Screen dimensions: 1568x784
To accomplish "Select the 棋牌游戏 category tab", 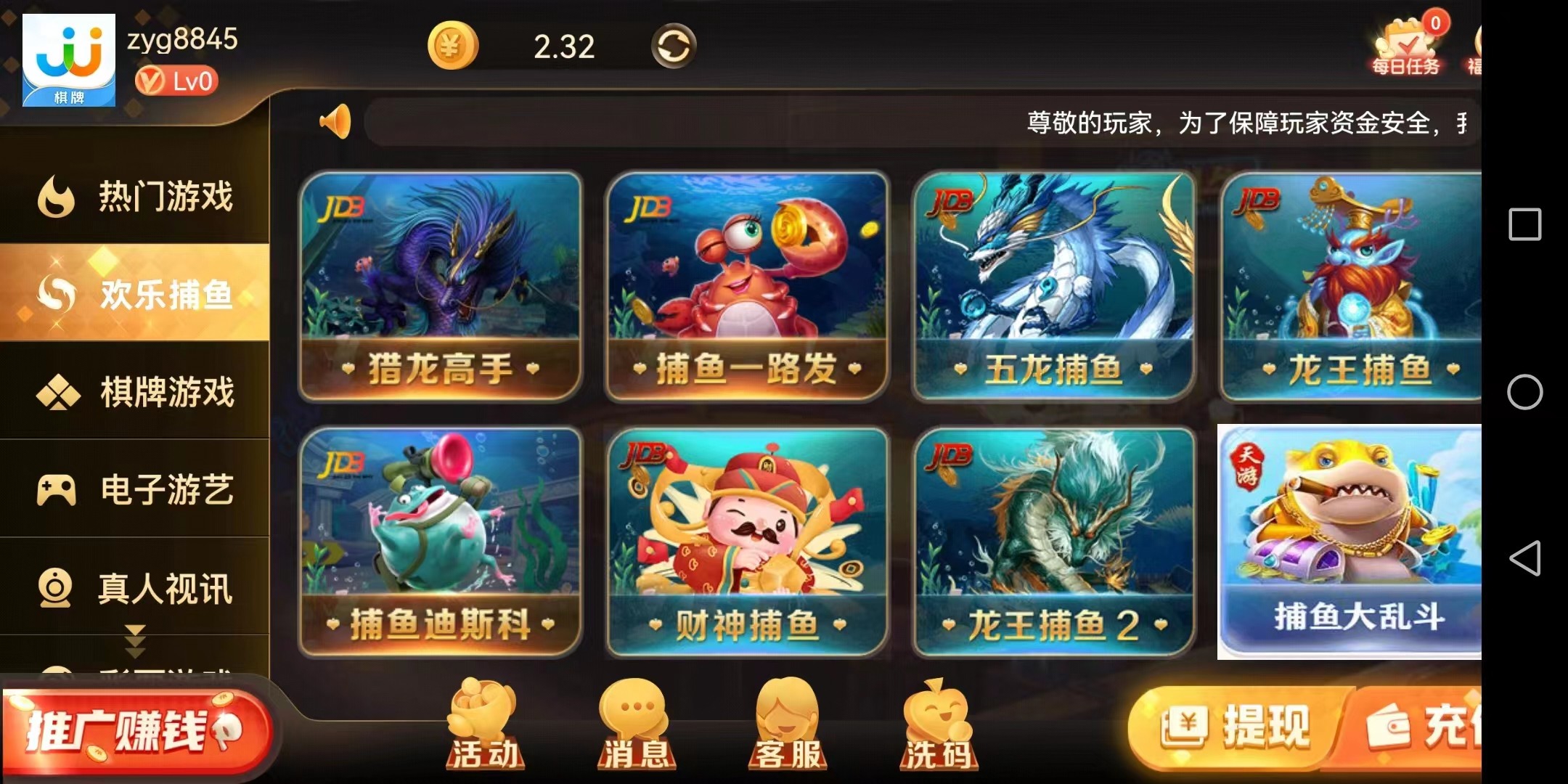I will tap(136, 392).
